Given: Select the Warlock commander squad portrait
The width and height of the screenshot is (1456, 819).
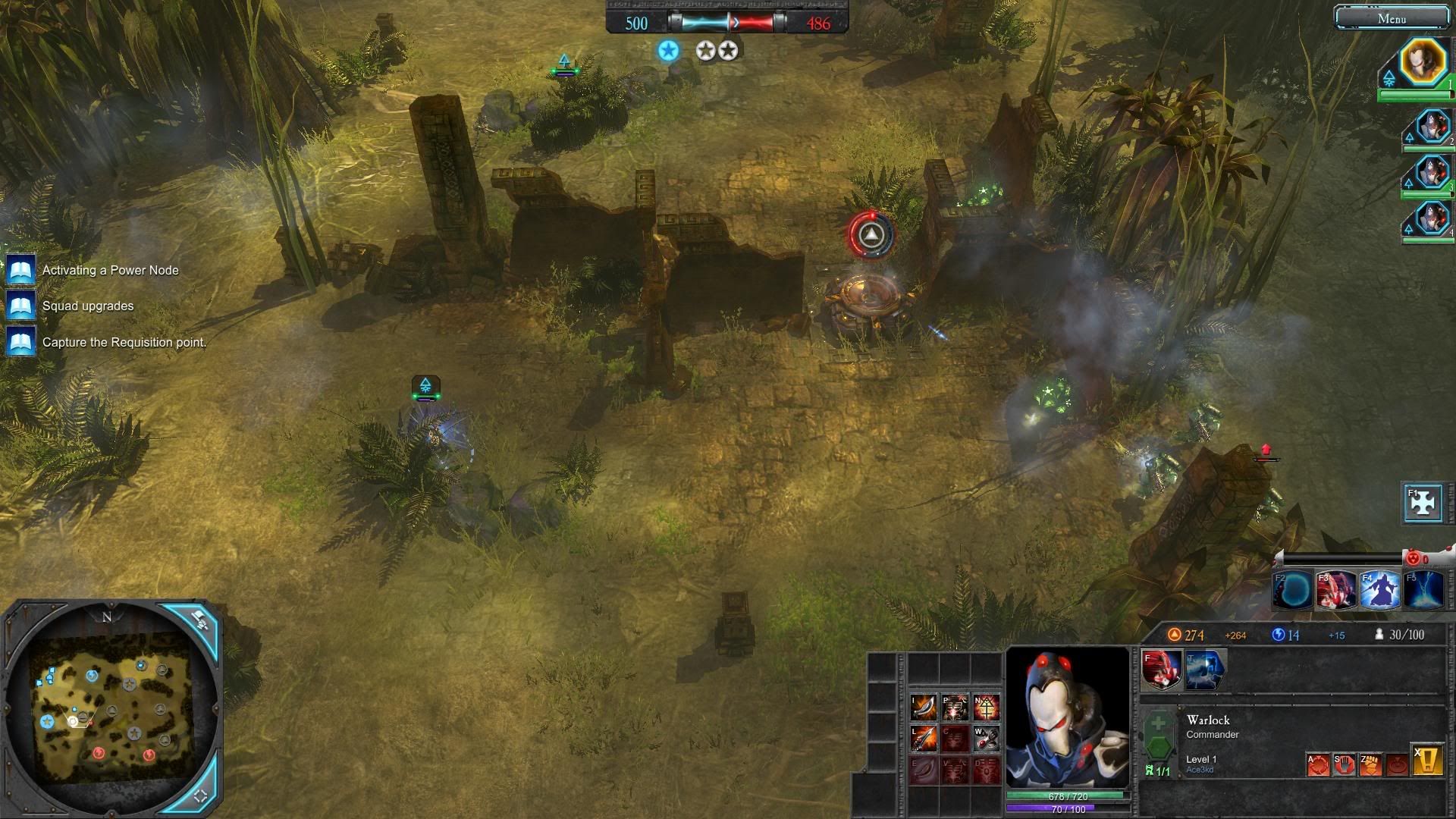Looking at the screenshot, I should 1423,62.
